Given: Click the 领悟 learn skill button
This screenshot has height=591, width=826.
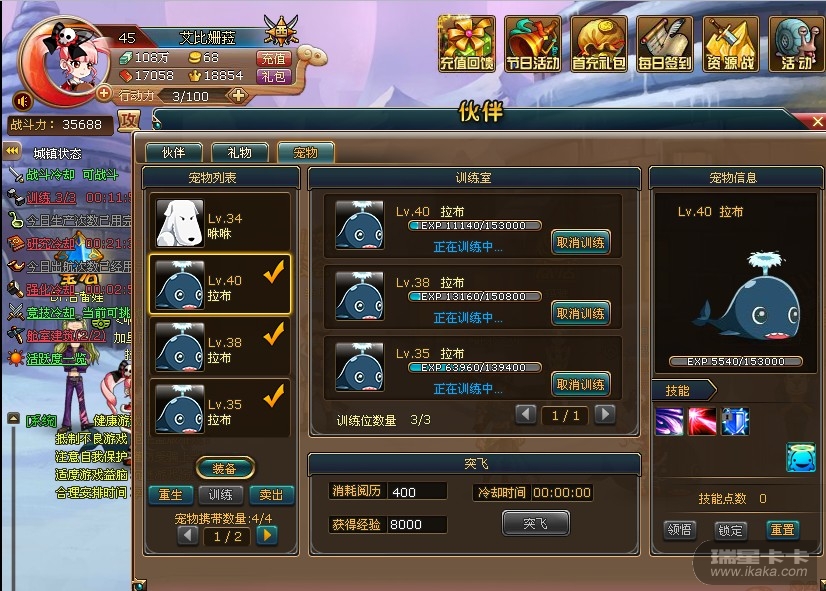Looking at the screenshot, I should point(680,530).
